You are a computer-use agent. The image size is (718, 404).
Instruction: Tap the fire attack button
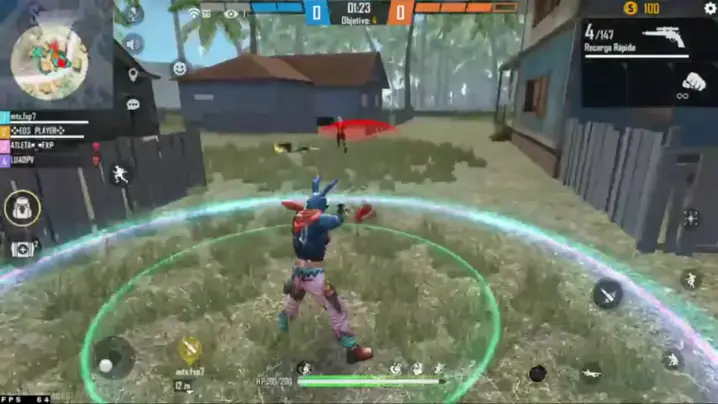pyautogui.click(x=607, y=293)
